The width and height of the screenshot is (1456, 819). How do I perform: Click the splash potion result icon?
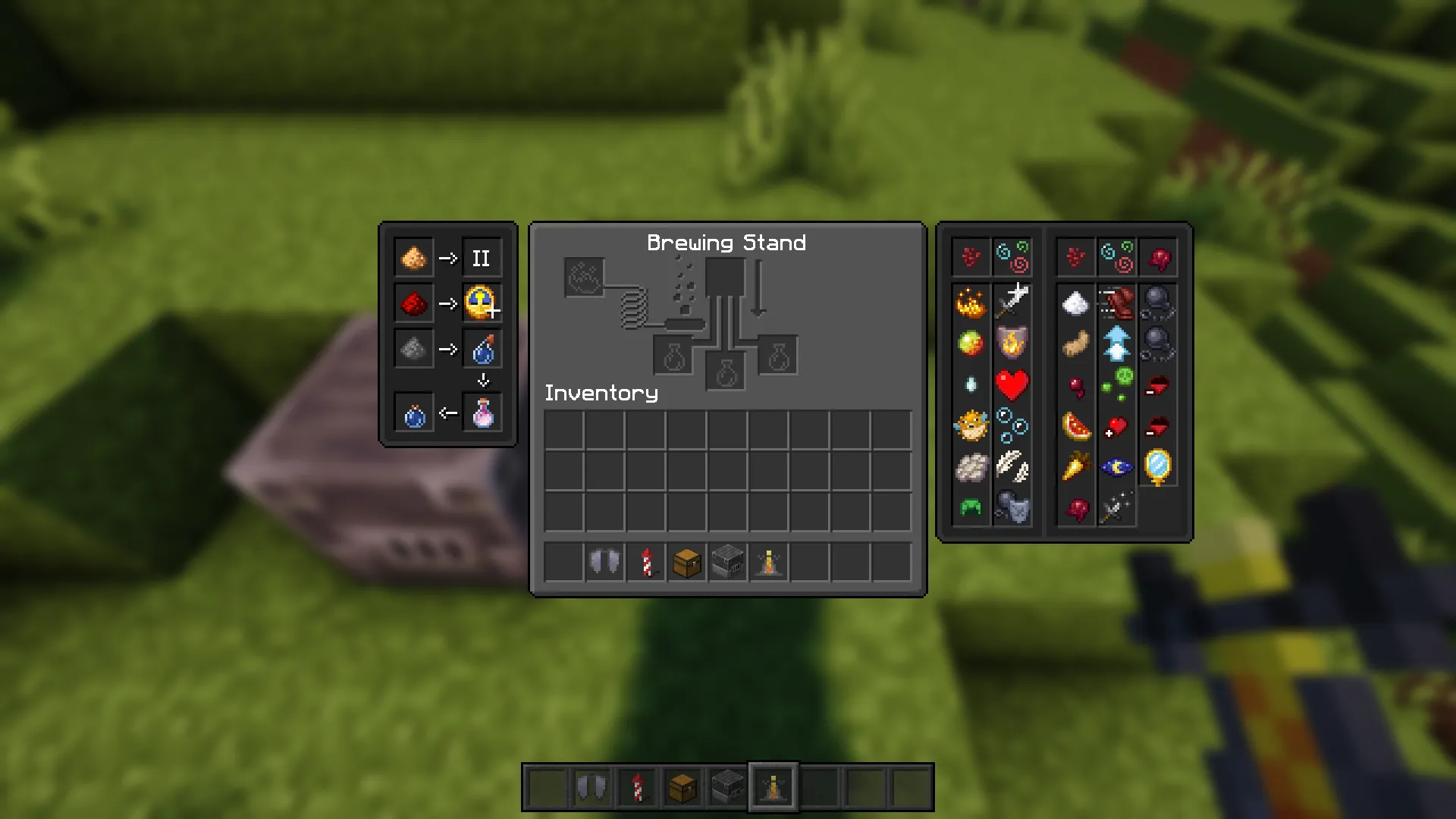[x=483, y=349]
